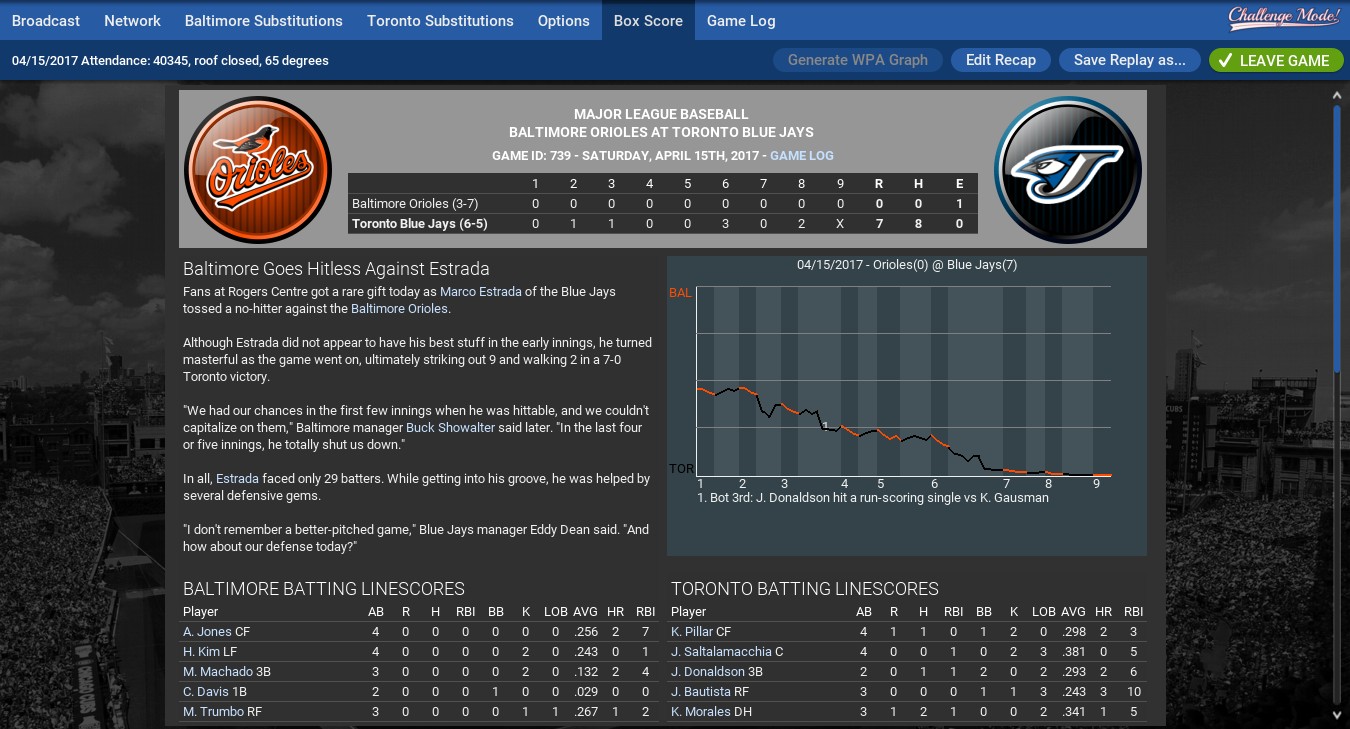This screenshot has height=729, width=1350.
Task: Click the Toronto Blue Jays team logo
Action: click(1067, 169)
